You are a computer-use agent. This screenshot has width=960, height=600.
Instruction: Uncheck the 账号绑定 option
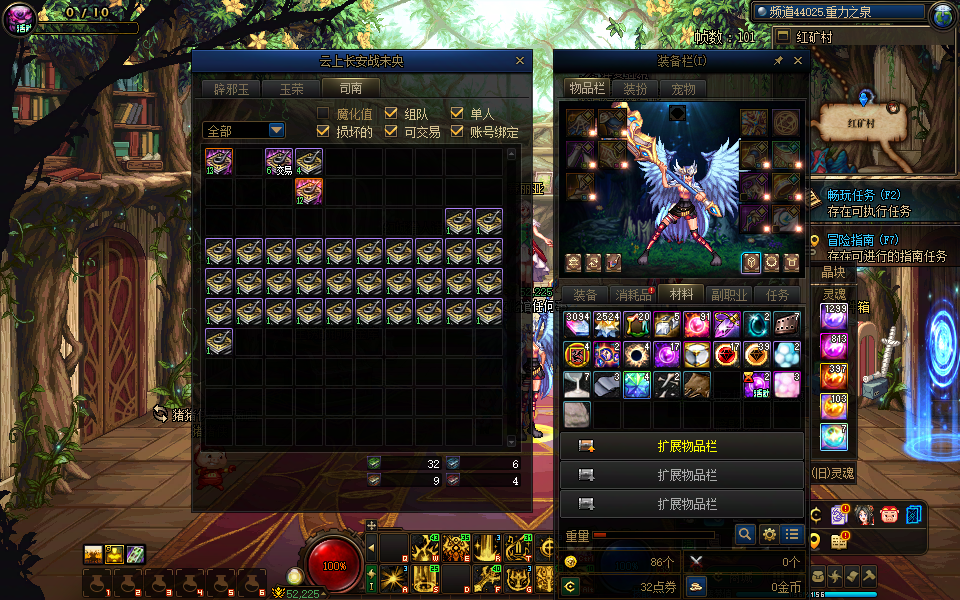(457, 131)
